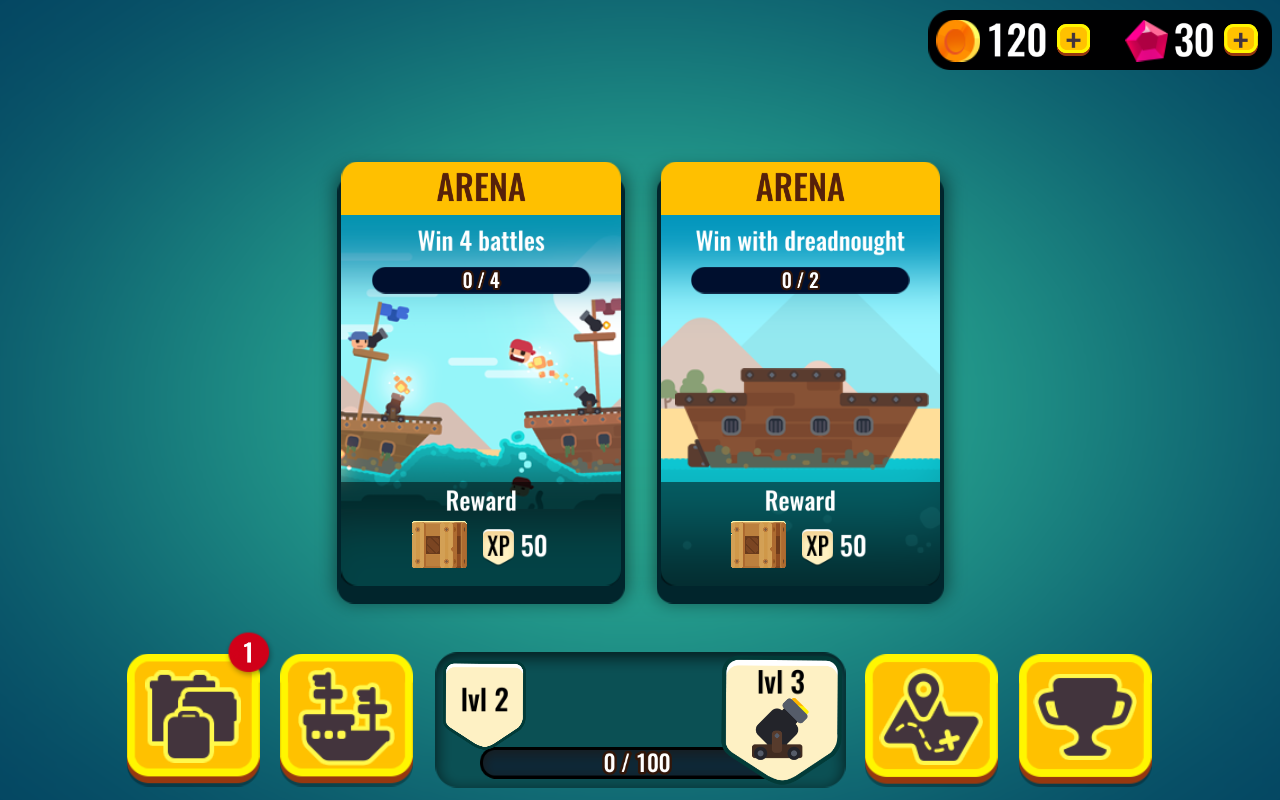Tap the wooden crate reward under dreadnought
This screenshot has height=800, width=1280.
click(x=758, y=545)
